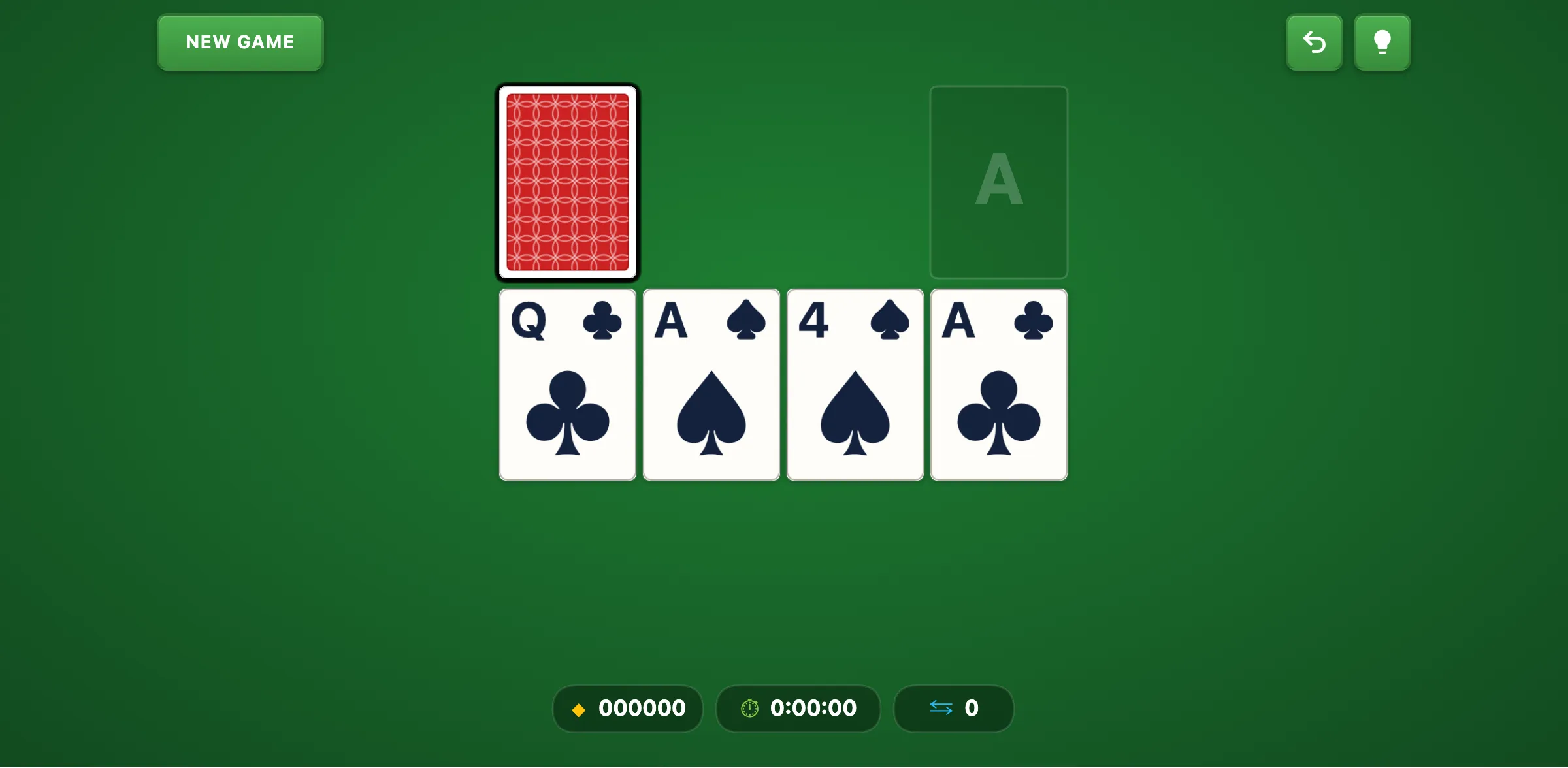Click the stopwatch timer icon
This screenshot has width=1568, height=768.
(x=749, y=709)
